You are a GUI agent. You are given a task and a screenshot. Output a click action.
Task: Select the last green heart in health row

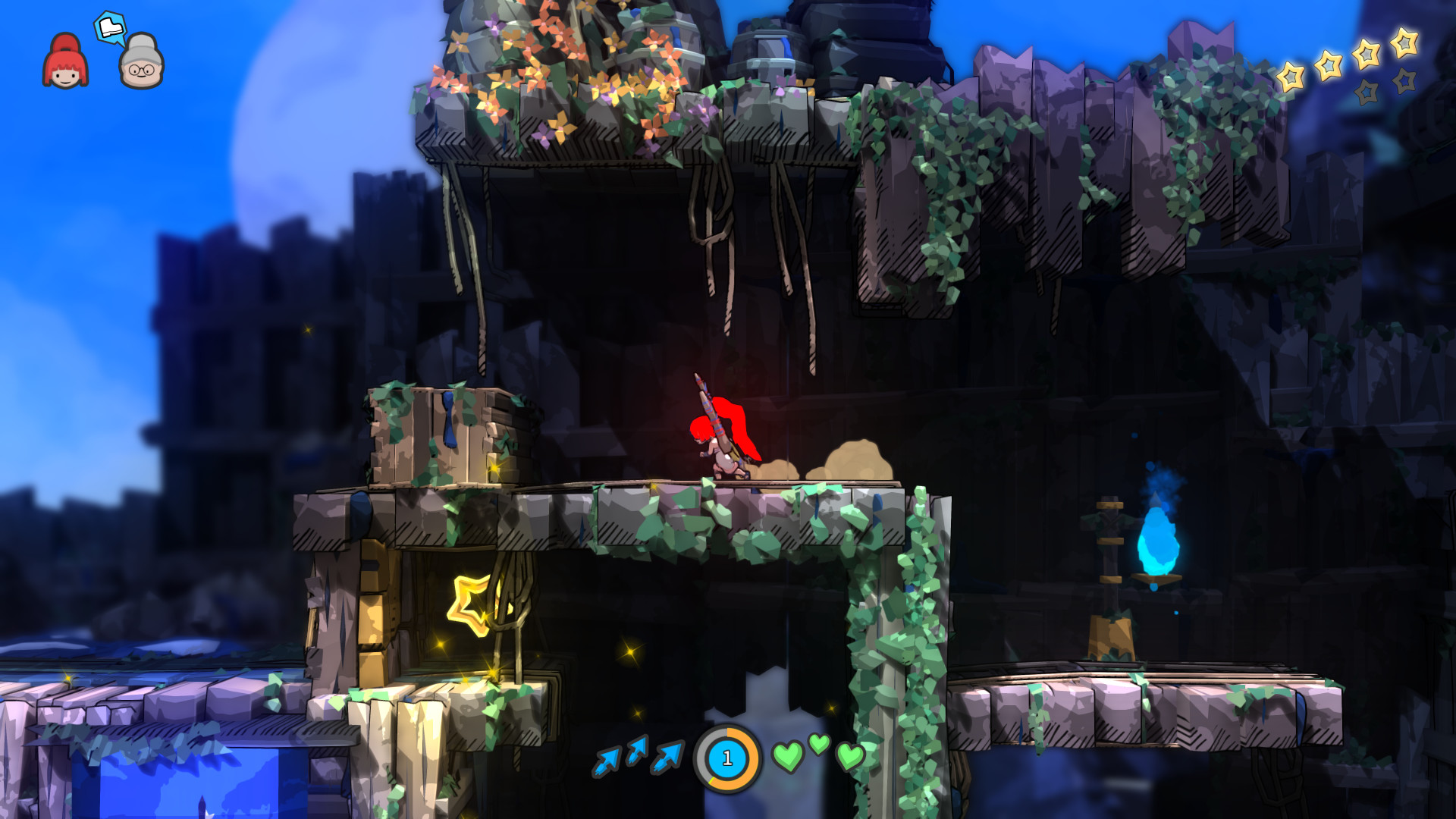click(849, 757)
